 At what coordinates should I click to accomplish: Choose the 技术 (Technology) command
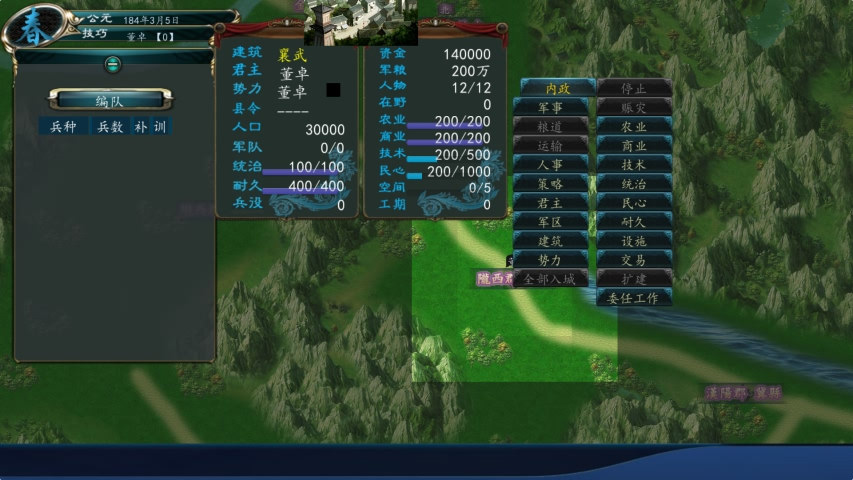coord(634,164)
